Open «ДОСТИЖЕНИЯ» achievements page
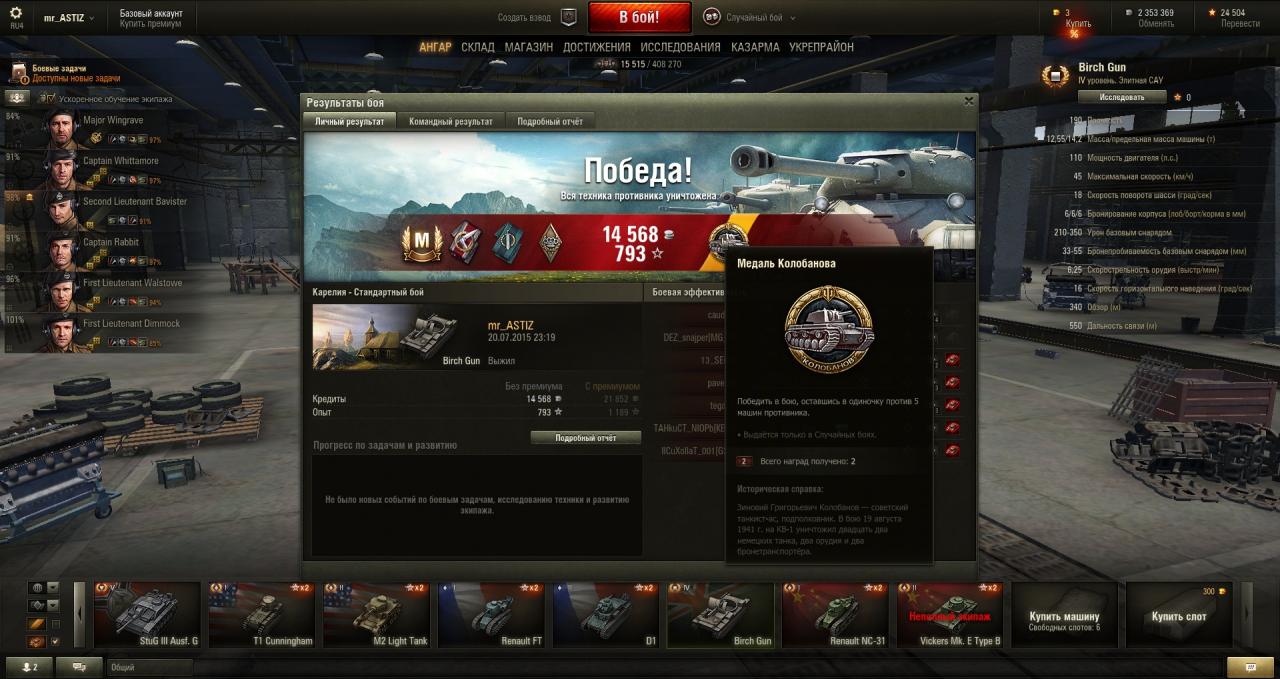Viewport: 1280px width, 679px height. click(x=596, y=47)
